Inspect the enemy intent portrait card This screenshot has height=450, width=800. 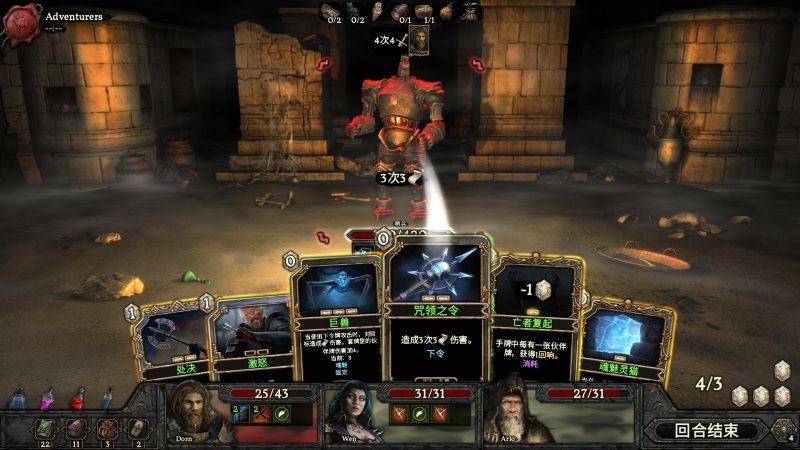(420, 41)
